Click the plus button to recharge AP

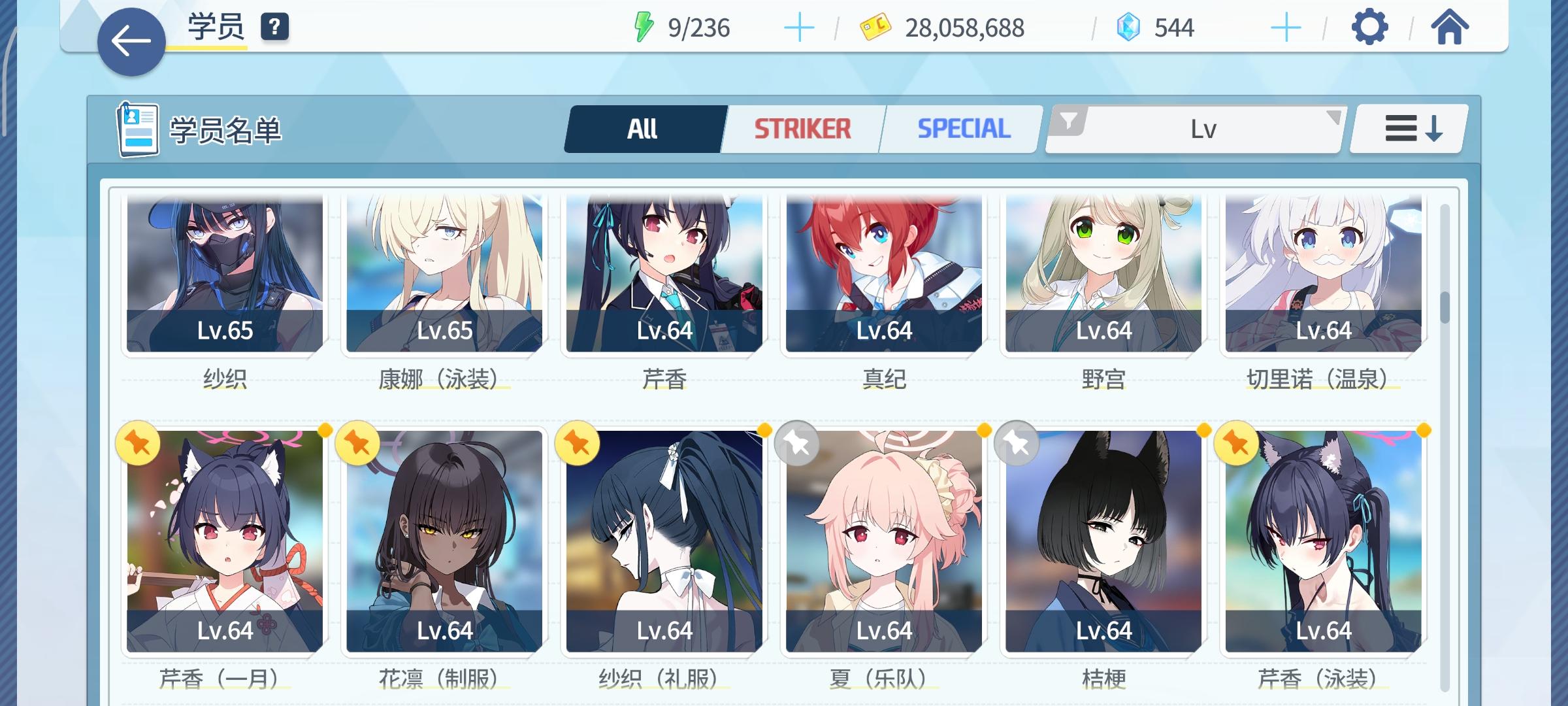click(x=798, y=28)
